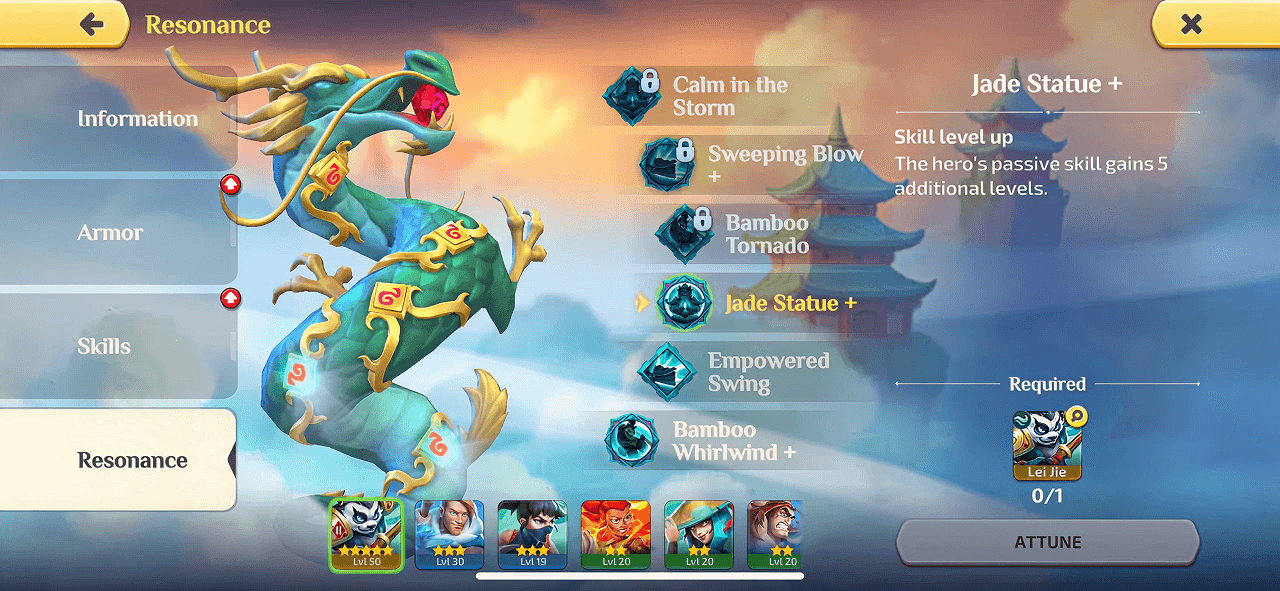Select the Lvl 50 panda hero portrait

tap(366, 535)
